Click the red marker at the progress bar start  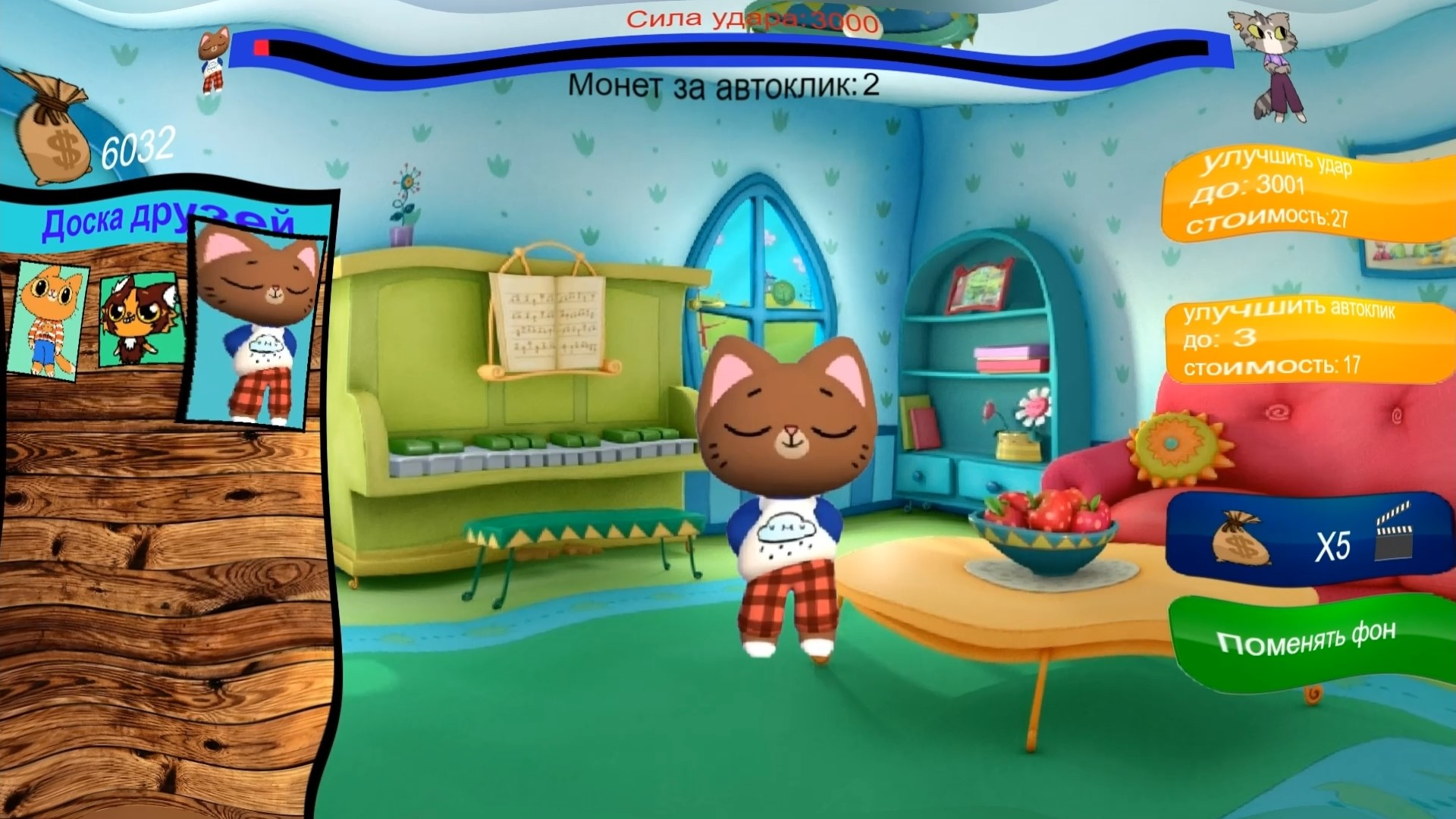pyautogui.click(x=263, y=47)
